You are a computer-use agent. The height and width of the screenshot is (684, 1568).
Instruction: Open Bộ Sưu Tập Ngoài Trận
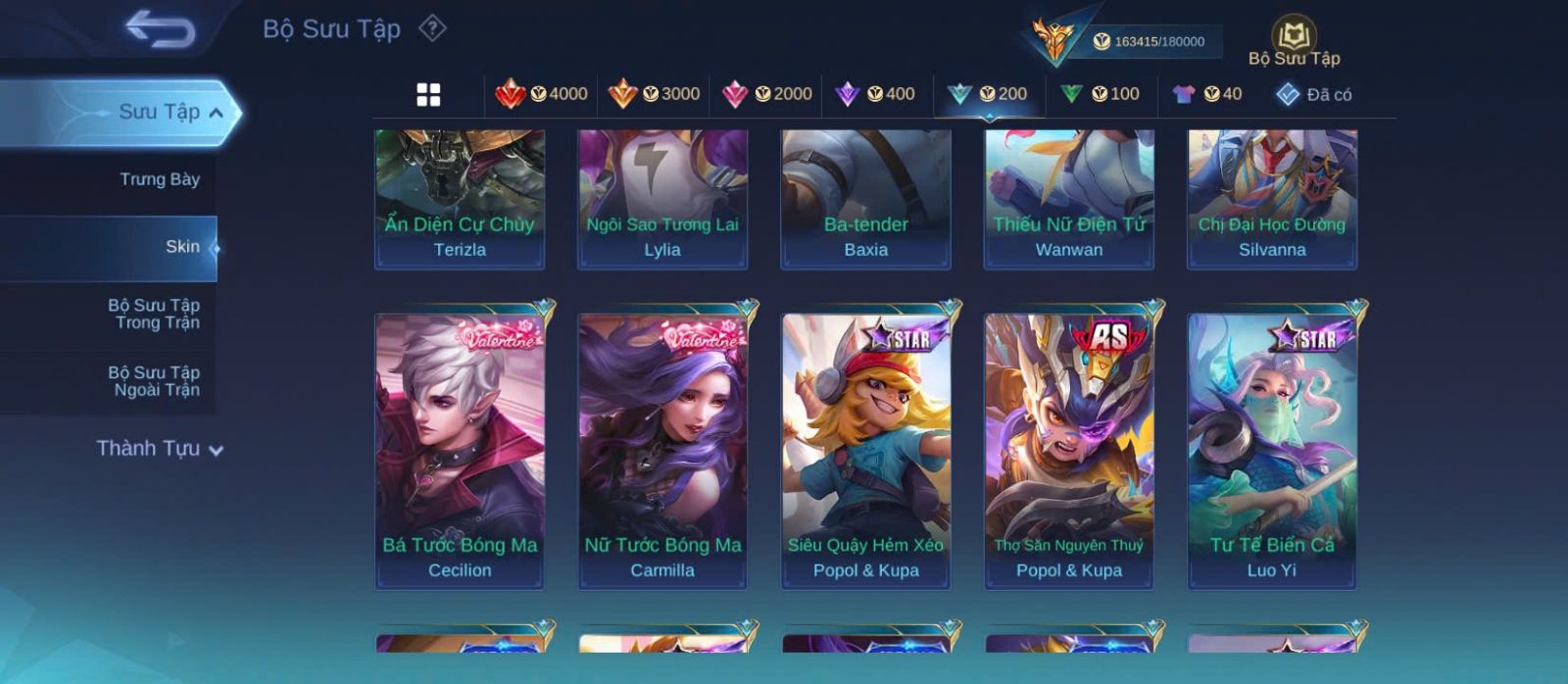pyautogui.click(x=154, y=381)
